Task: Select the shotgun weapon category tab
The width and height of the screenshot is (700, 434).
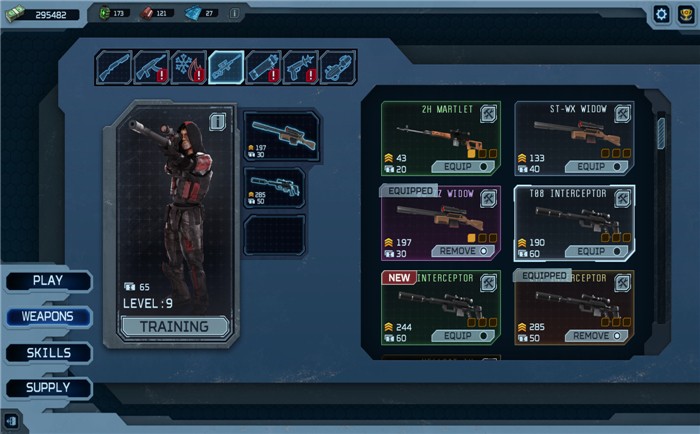Action: pyautogui.click(x=114, y=67)
